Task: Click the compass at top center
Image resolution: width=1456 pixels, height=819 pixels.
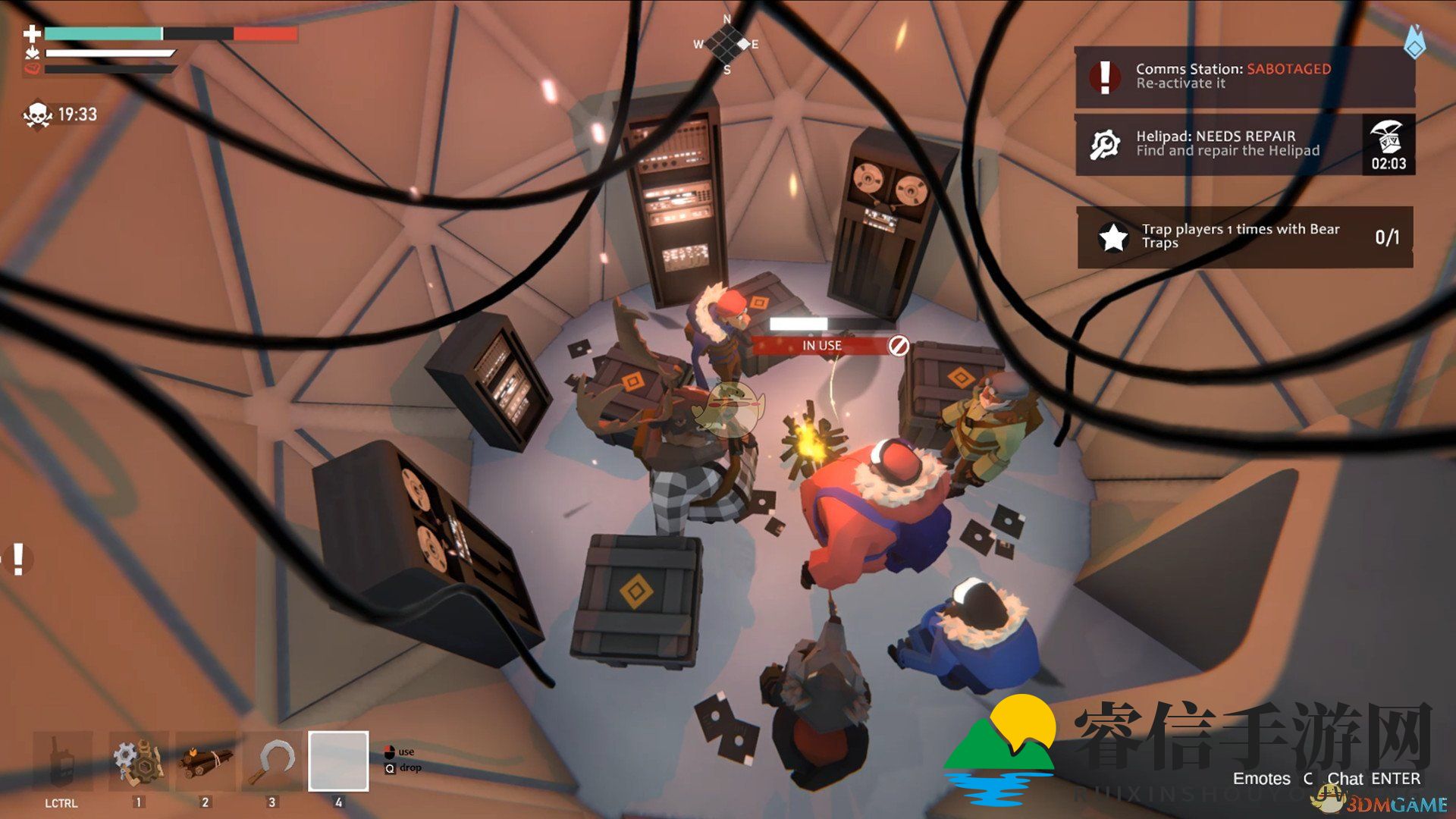Action: pos(726,44)
